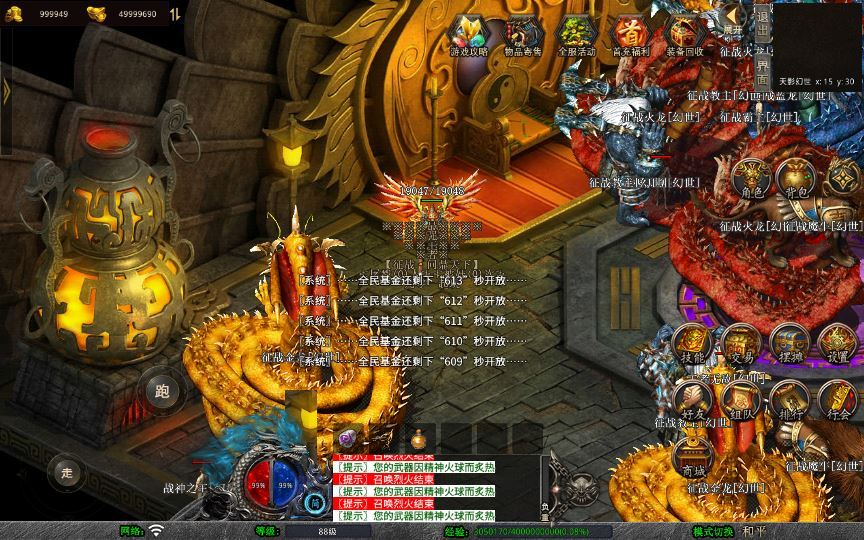The height and width of the screenshot is (540, 864).
Task: Open the 背包 backpack
Action: coord(796,178)
